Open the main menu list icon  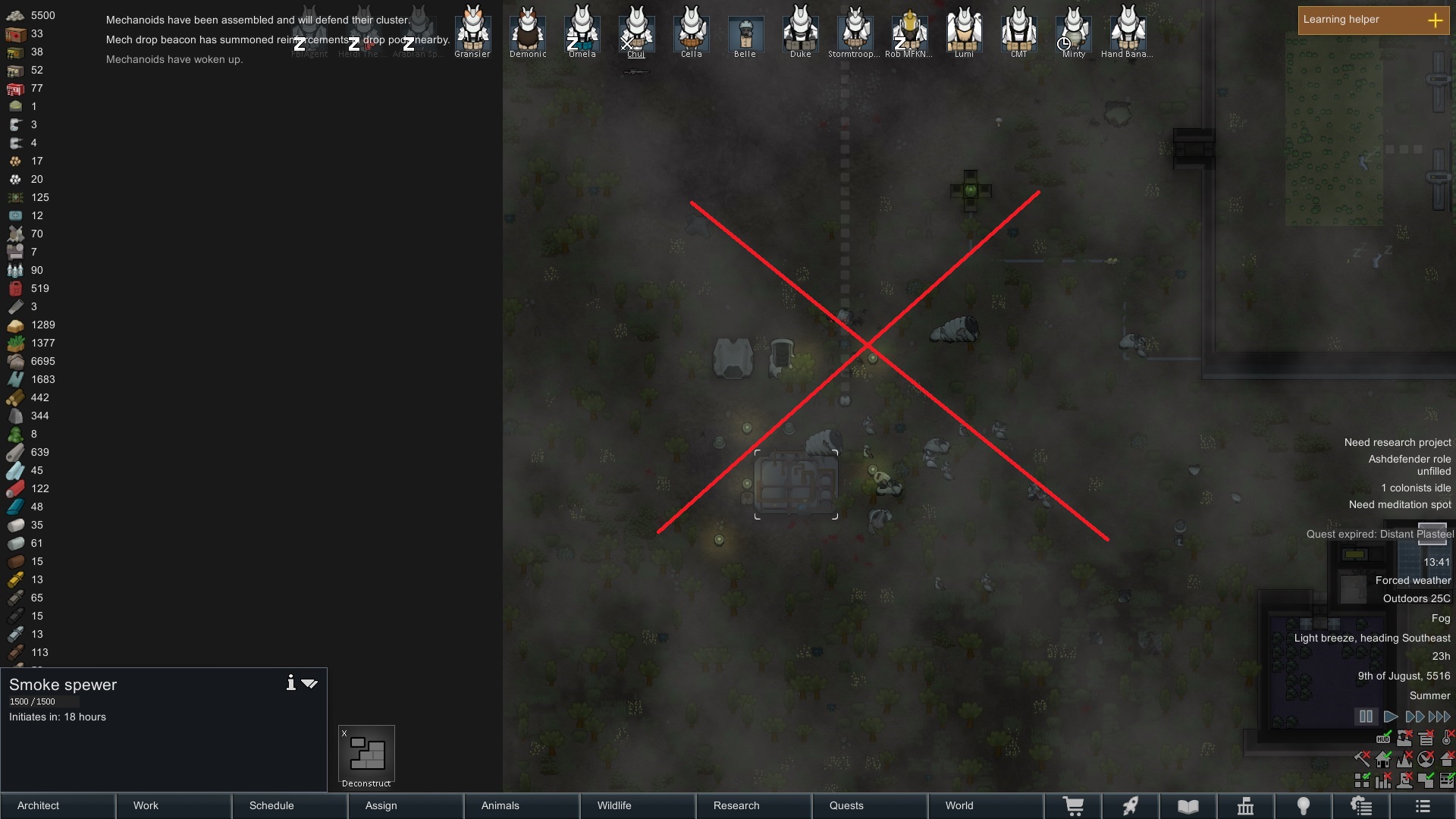click(1423, 806)
